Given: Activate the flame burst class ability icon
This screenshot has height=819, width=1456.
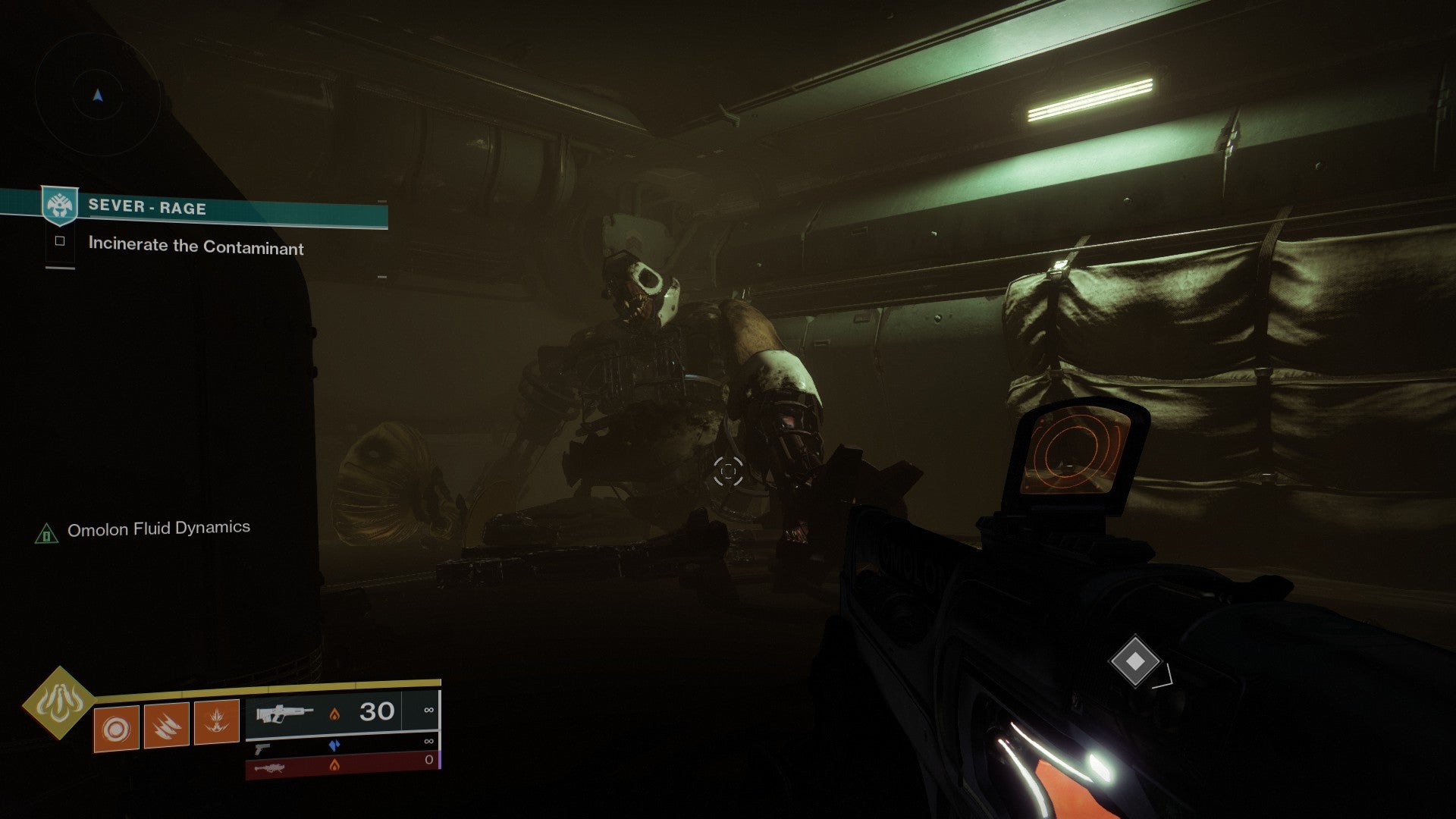Looking at the screenshot, I should pos(217,721).
